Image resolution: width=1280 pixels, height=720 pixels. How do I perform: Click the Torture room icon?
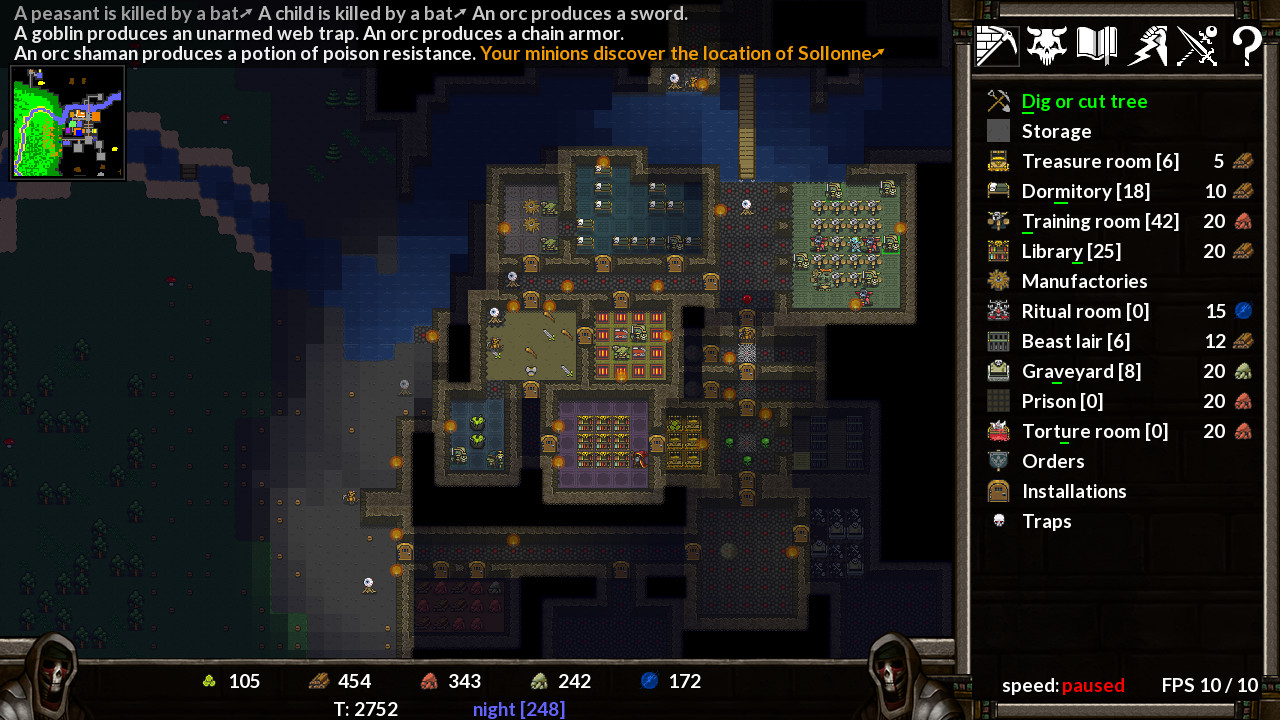997,431
